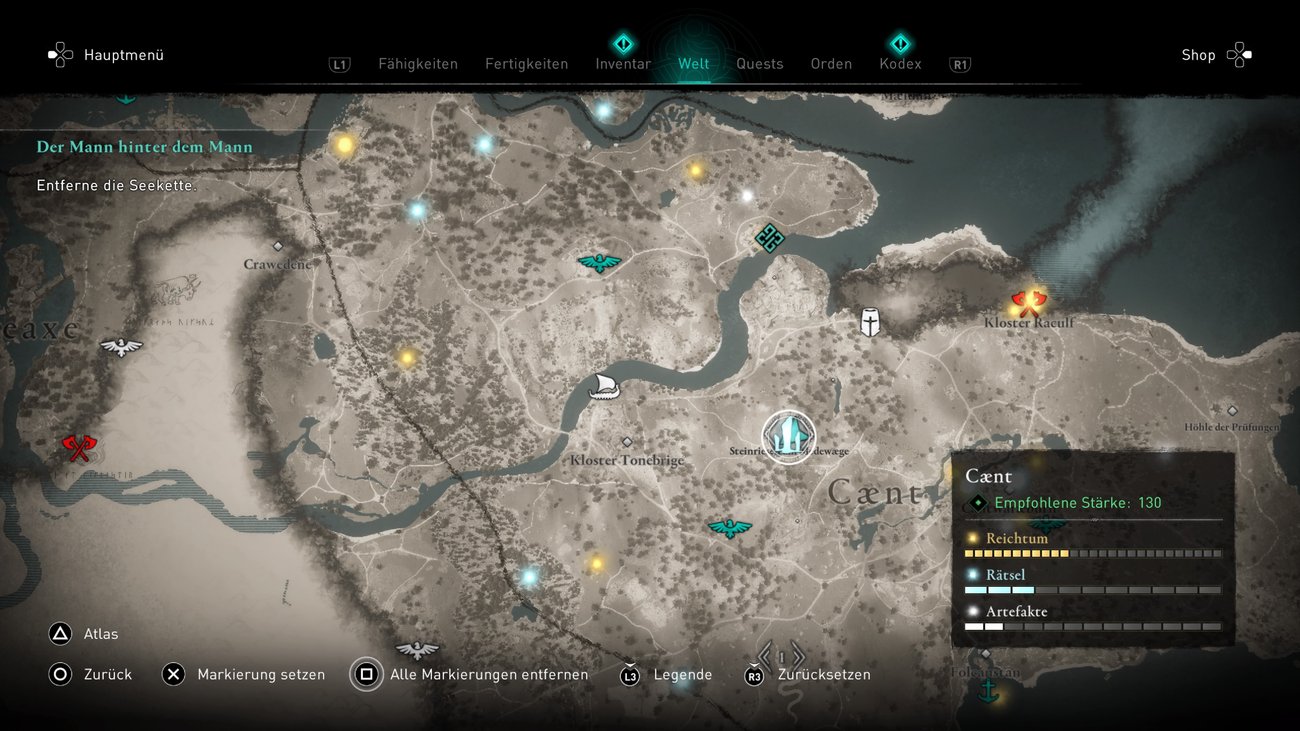Viewport: 1300px width, 731px height.
Task: Select the highlighted standing stones marker
Action: coord(789,437)
